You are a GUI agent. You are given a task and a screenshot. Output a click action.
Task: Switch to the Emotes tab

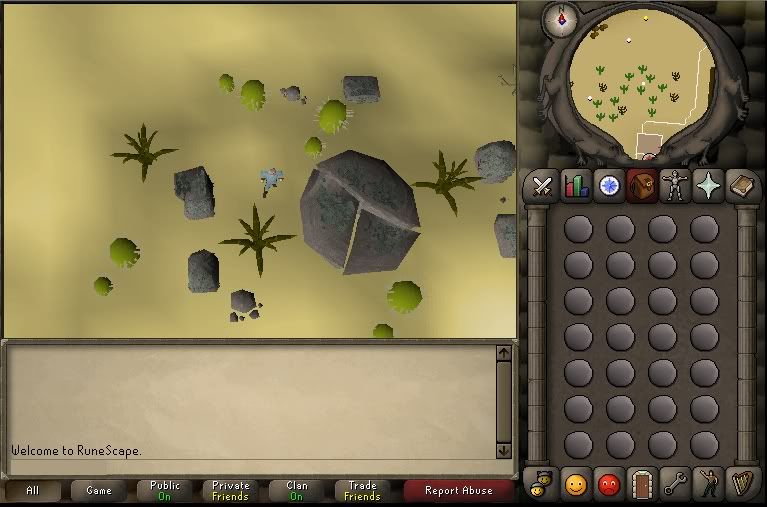click(708, 485)
